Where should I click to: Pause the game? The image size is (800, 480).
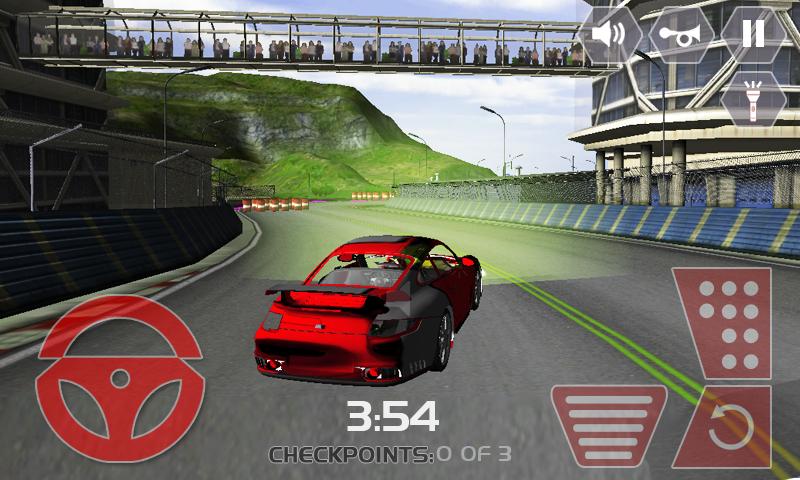click(x=752, y=35)
